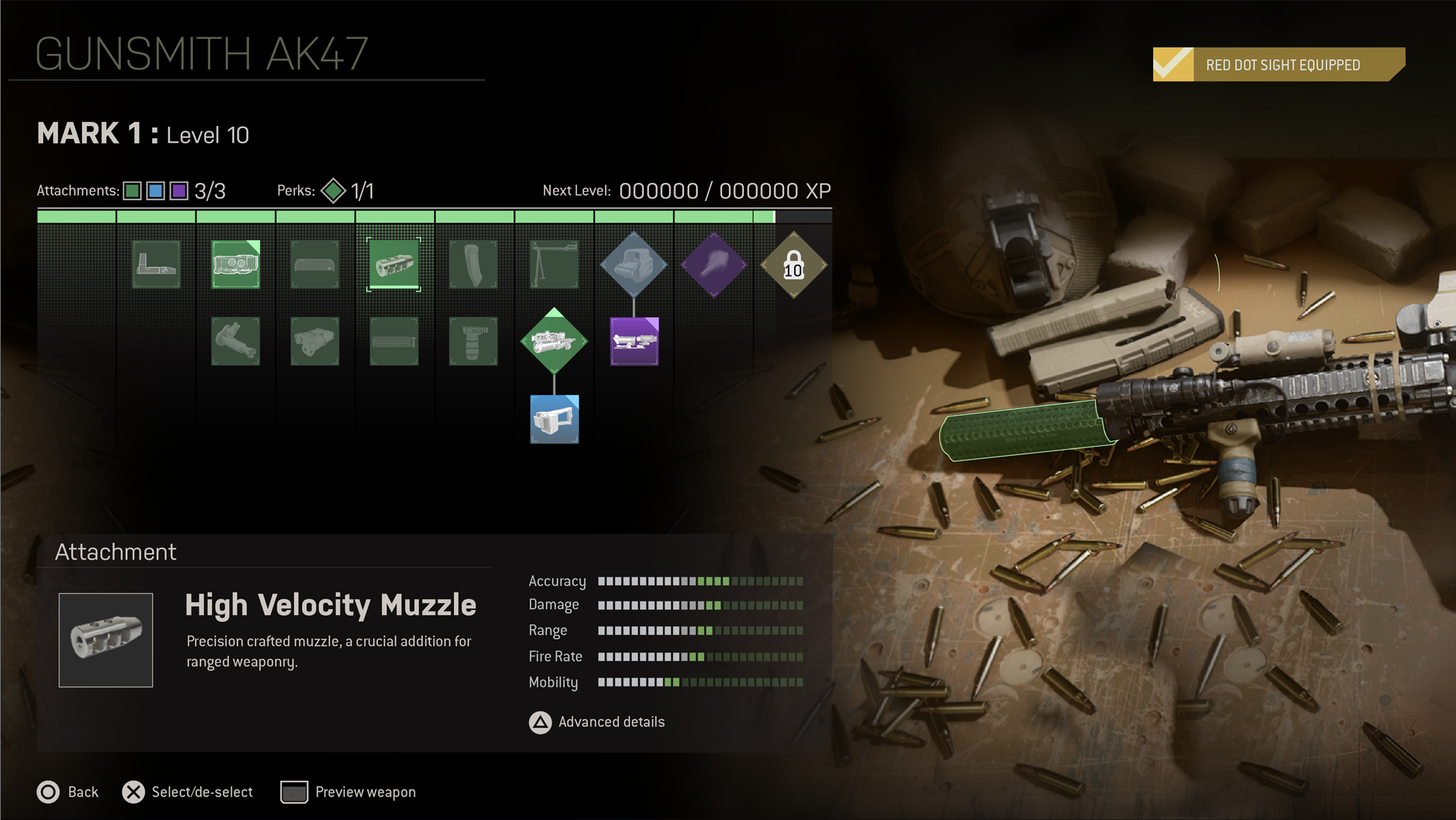Go Back from the Gunsmith screen

[67, 792]
